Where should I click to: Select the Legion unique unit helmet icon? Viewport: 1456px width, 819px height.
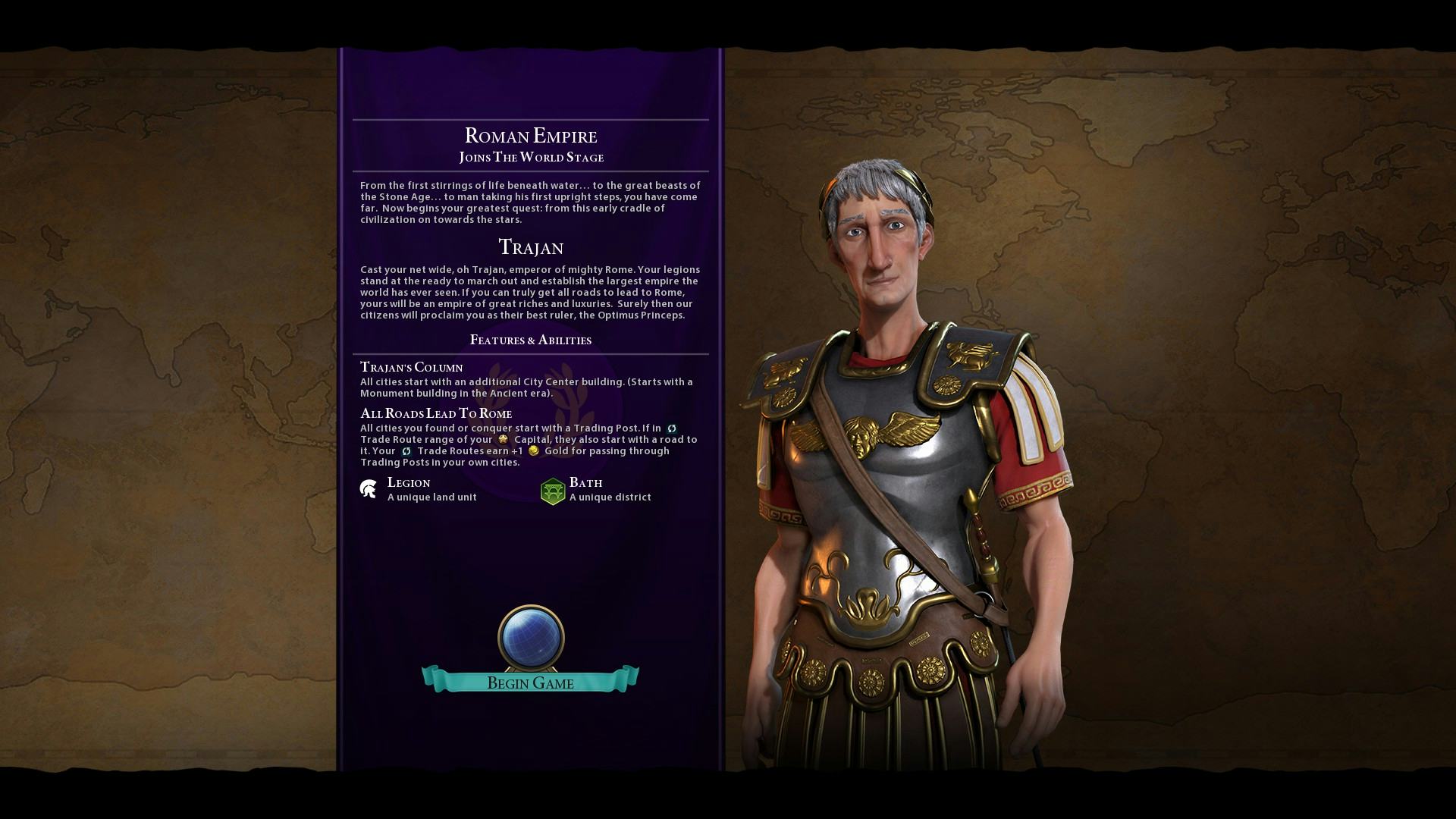click(x=369, y=488)
